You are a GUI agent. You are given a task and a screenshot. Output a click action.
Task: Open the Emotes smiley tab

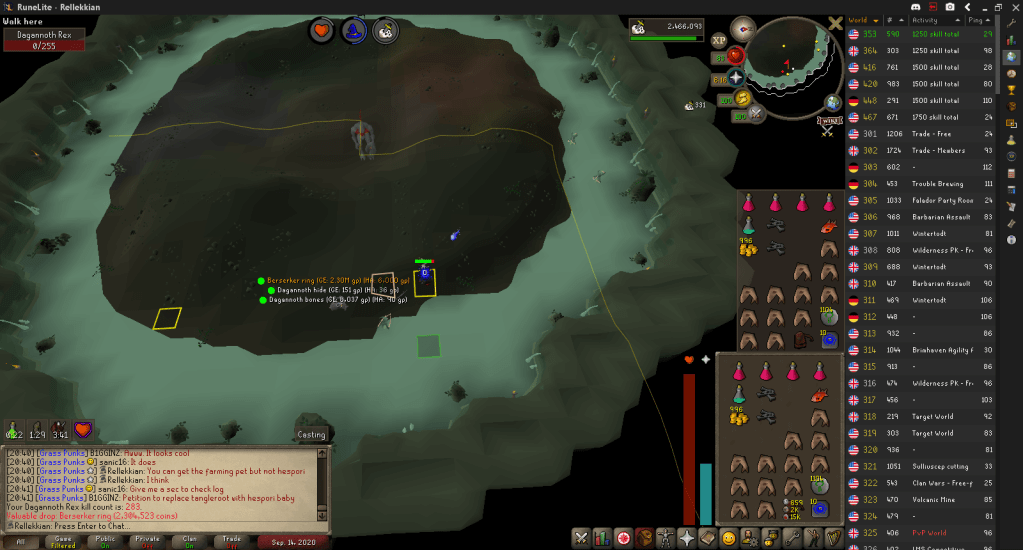[729, 538]
